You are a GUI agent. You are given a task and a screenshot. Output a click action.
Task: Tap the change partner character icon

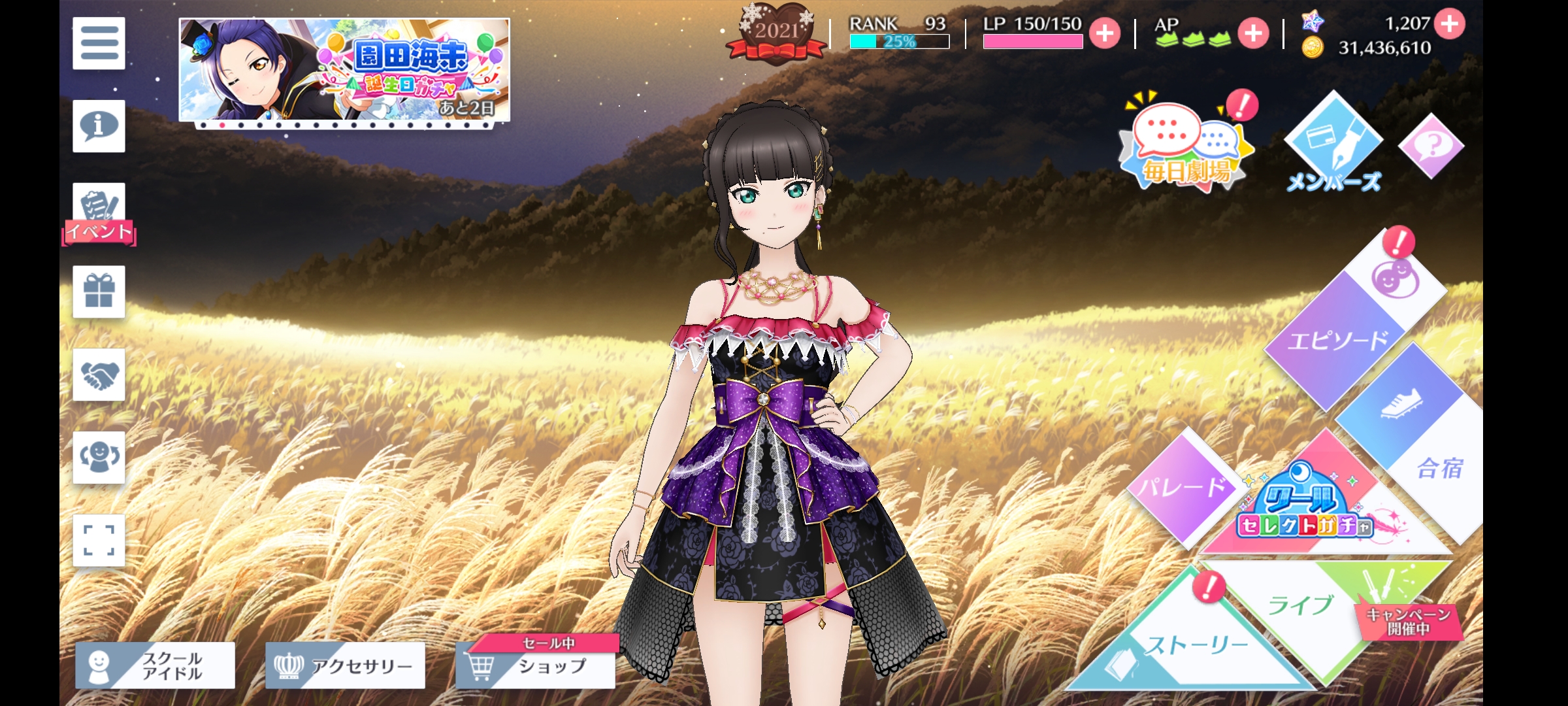coord(99,457)
